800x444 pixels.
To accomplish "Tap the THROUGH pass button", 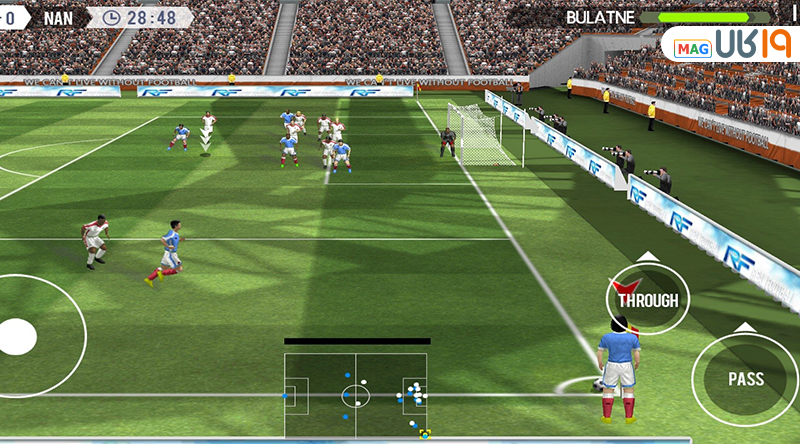I will tap(647, 299).
